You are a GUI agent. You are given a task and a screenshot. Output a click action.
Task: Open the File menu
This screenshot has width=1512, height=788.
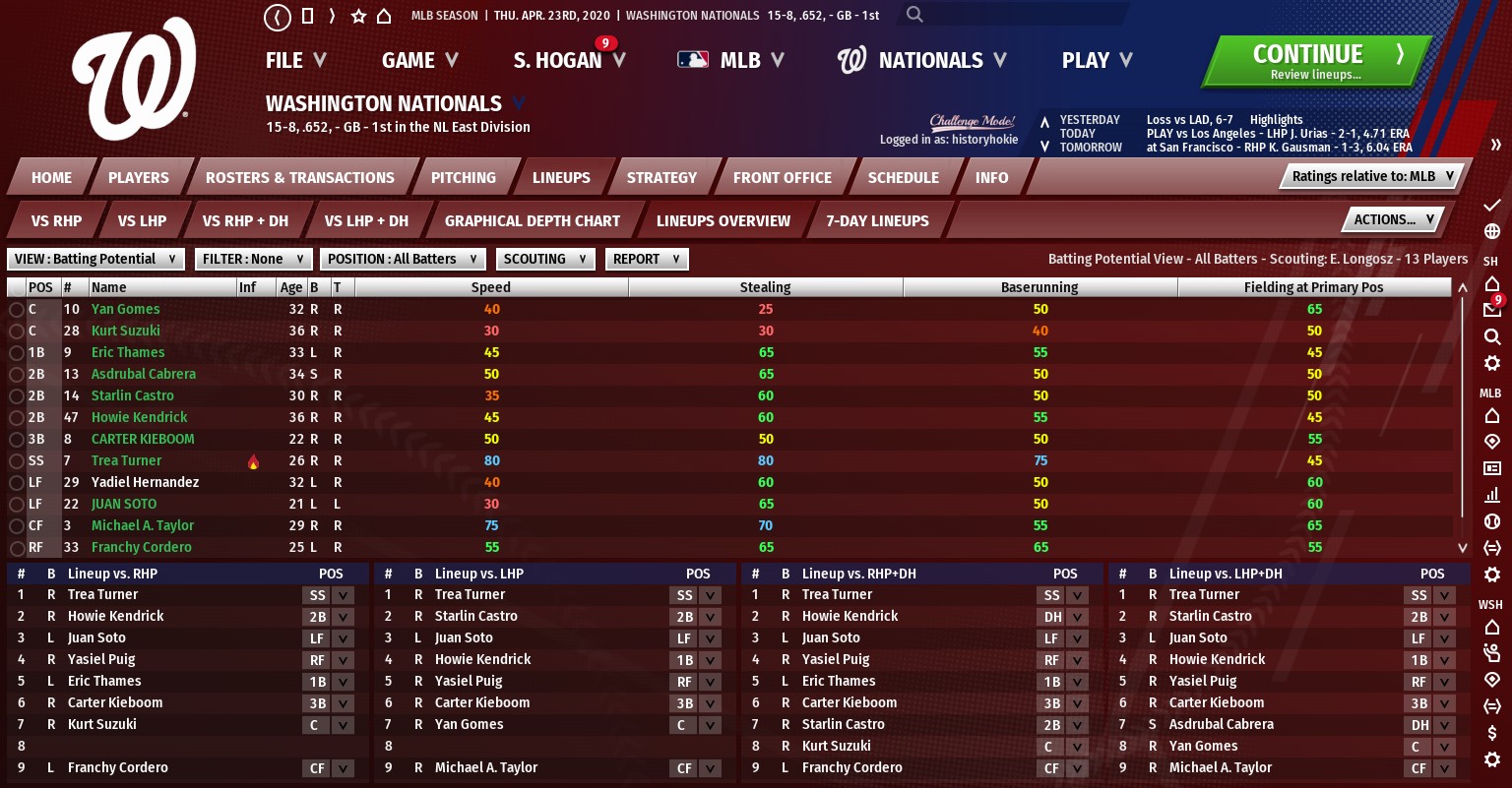coord(295,61)
